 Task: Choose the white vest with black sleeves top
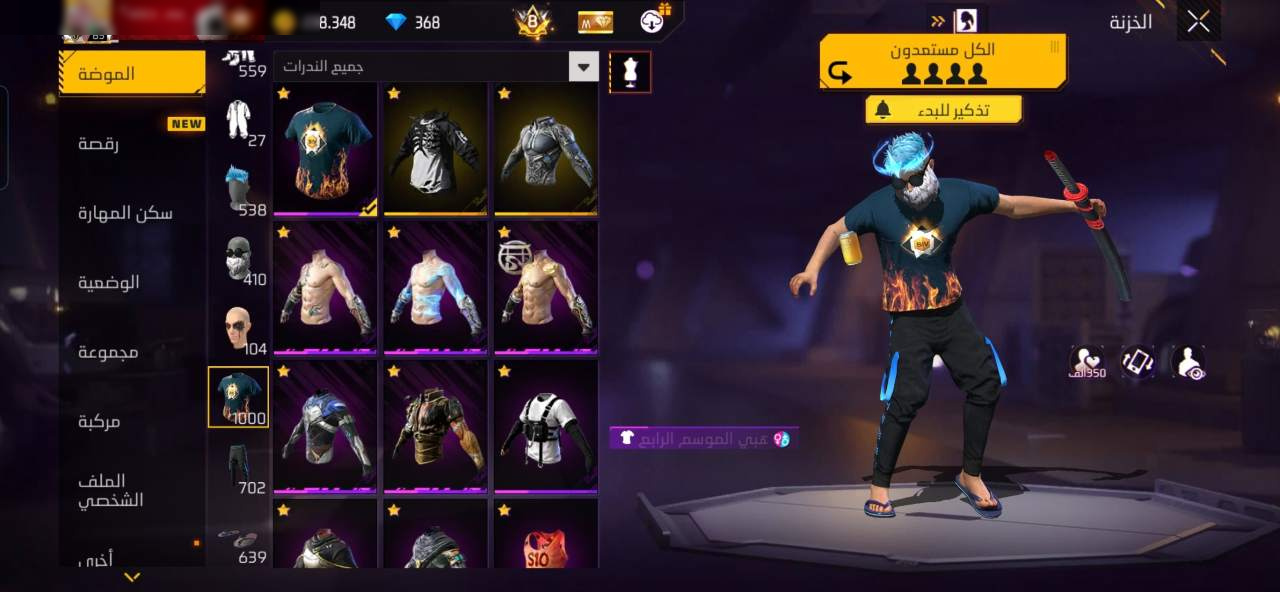click(x=545, y=425)
